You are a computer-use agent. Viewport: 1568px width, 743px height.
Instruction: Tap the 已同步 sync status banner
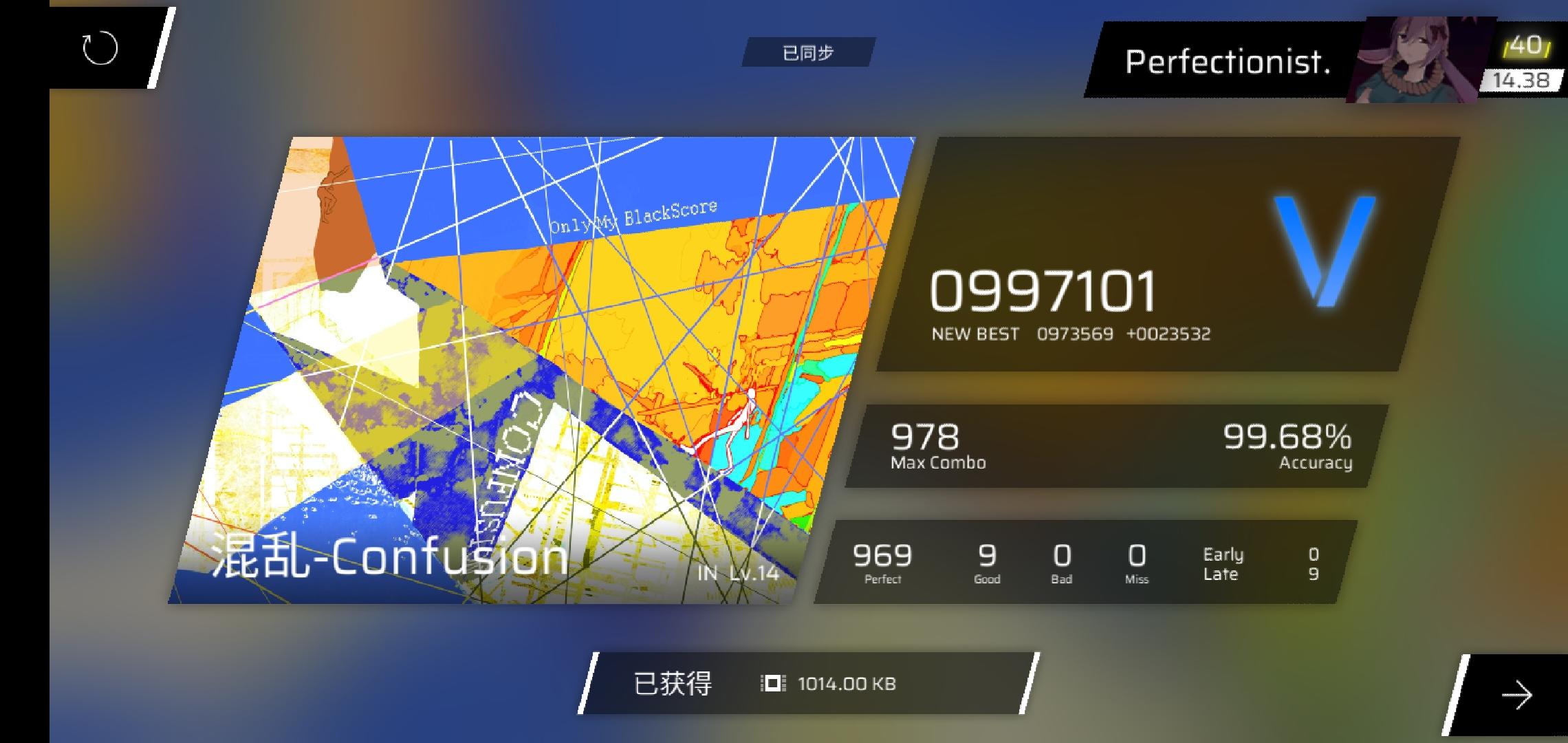click(x=809, y=52)
